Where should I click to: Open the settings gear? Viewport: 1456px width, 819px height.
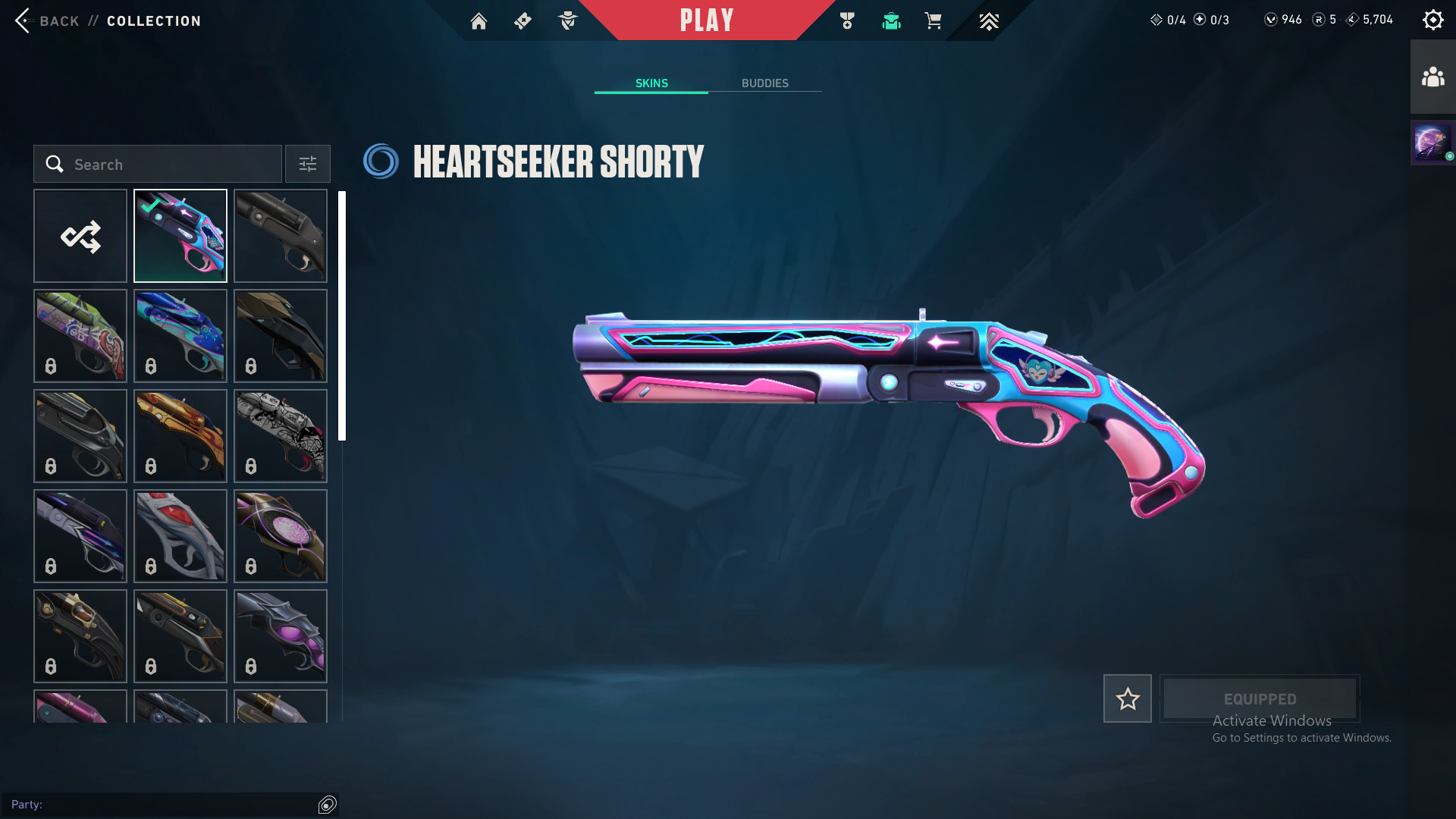point(1432,20)
